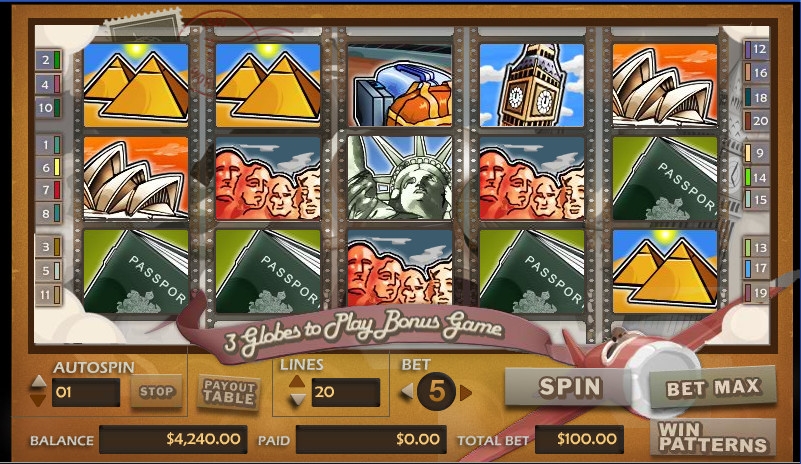Decrease the bet using the left arrow
This screenshot has height=464, width=801.
[407, 391]
